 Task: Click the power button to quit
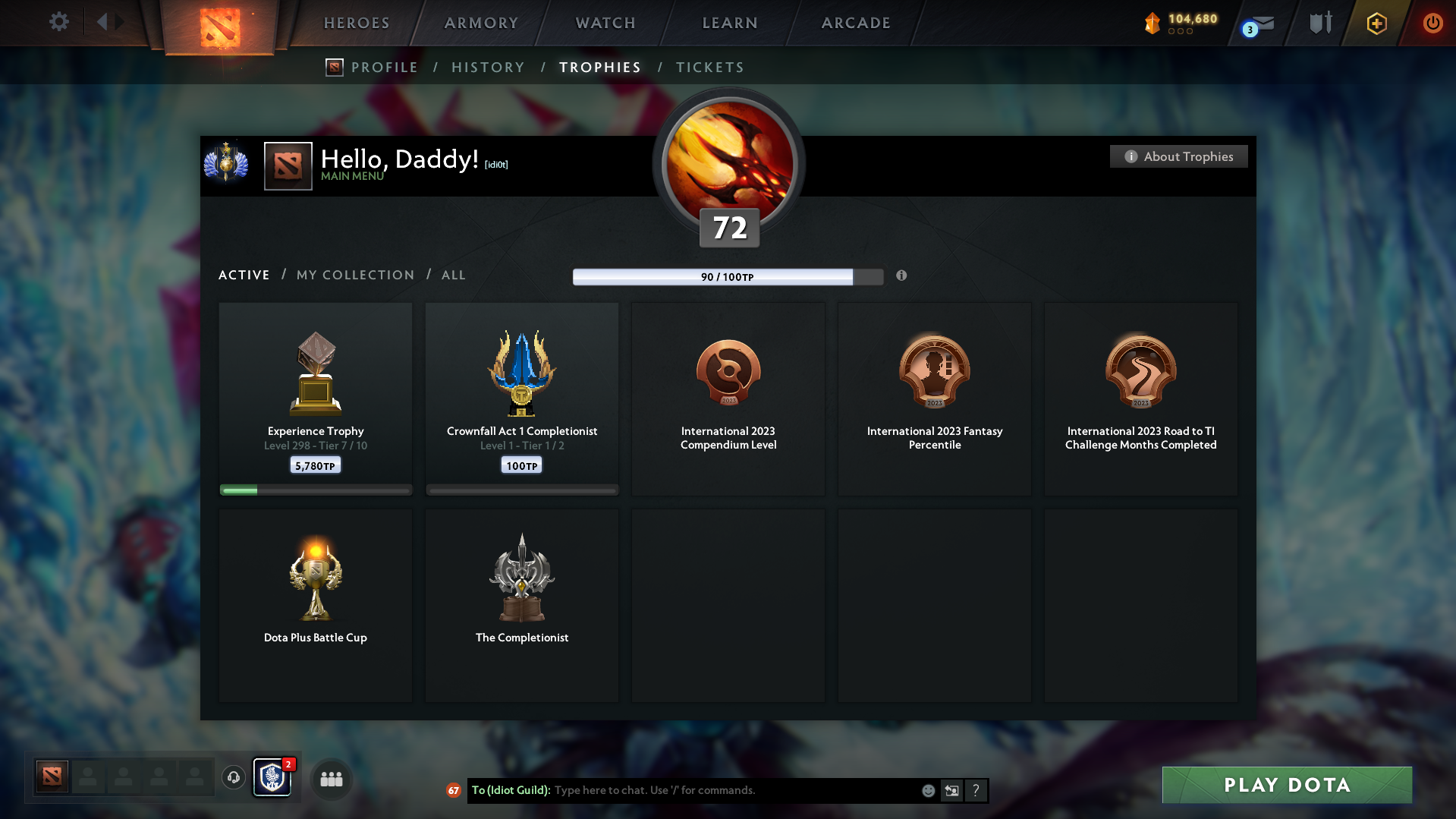tap(1432, 23)
